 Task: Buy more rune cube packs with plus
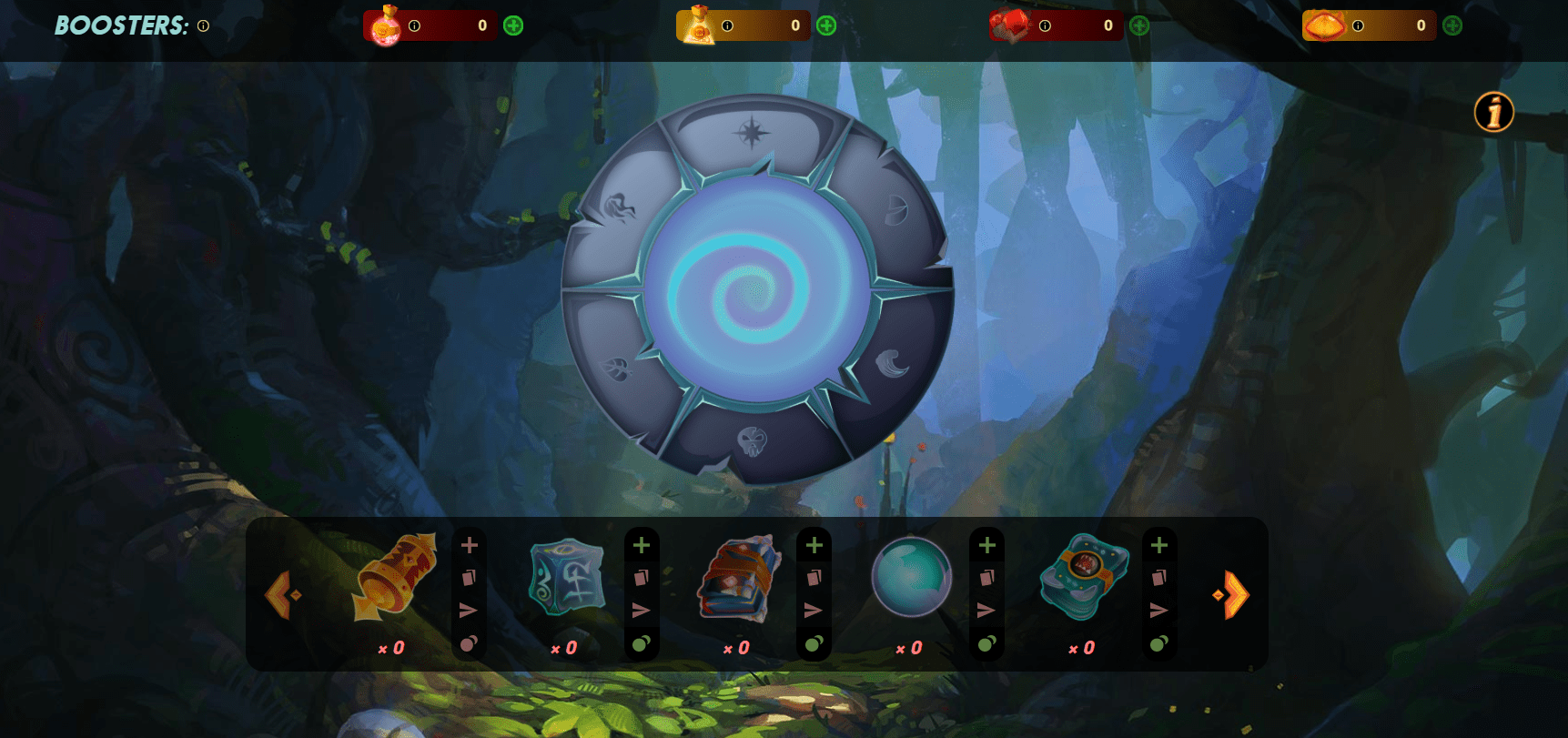coord(642,545)
